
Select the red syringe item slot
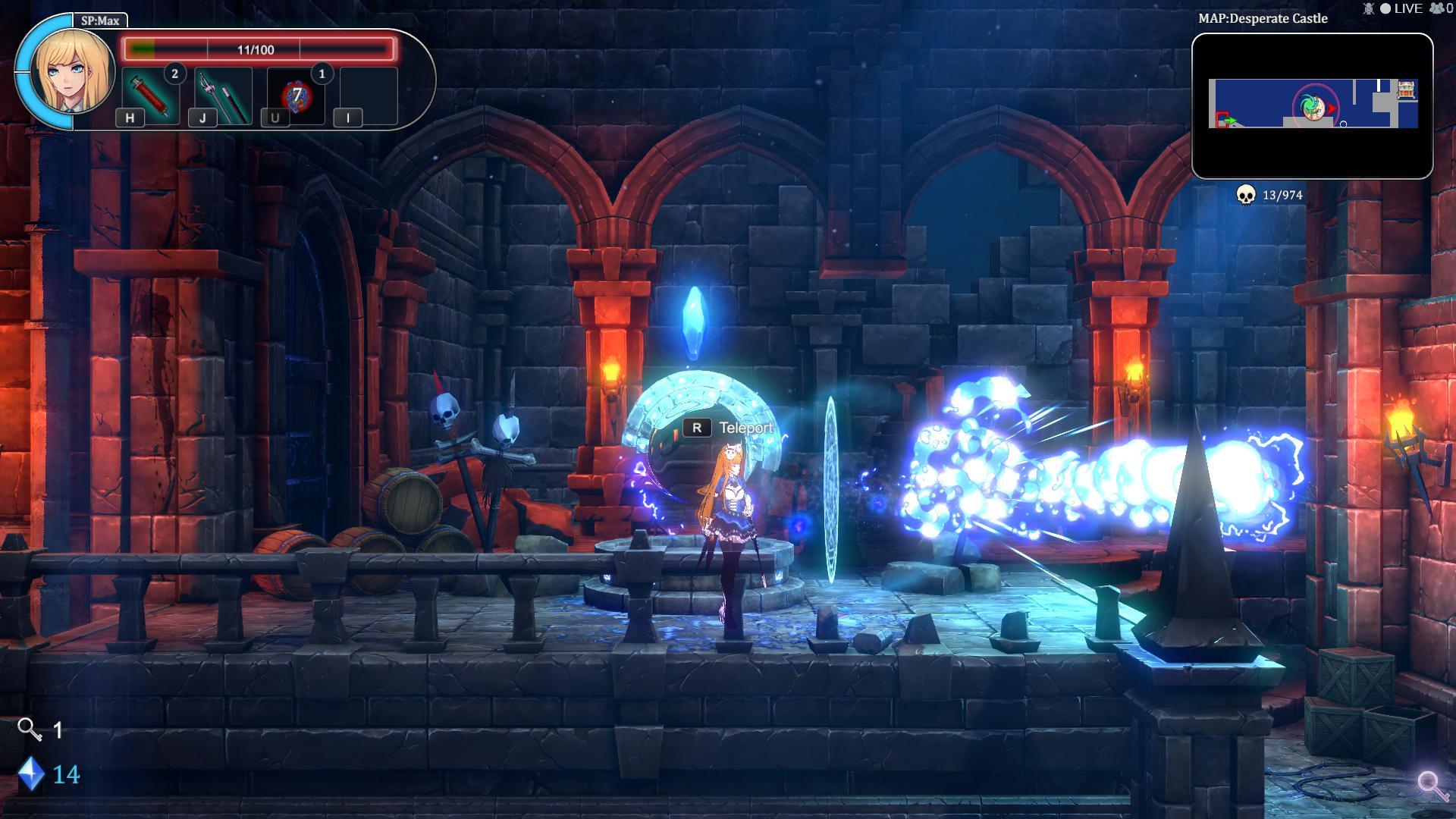[x=150, y=96]
